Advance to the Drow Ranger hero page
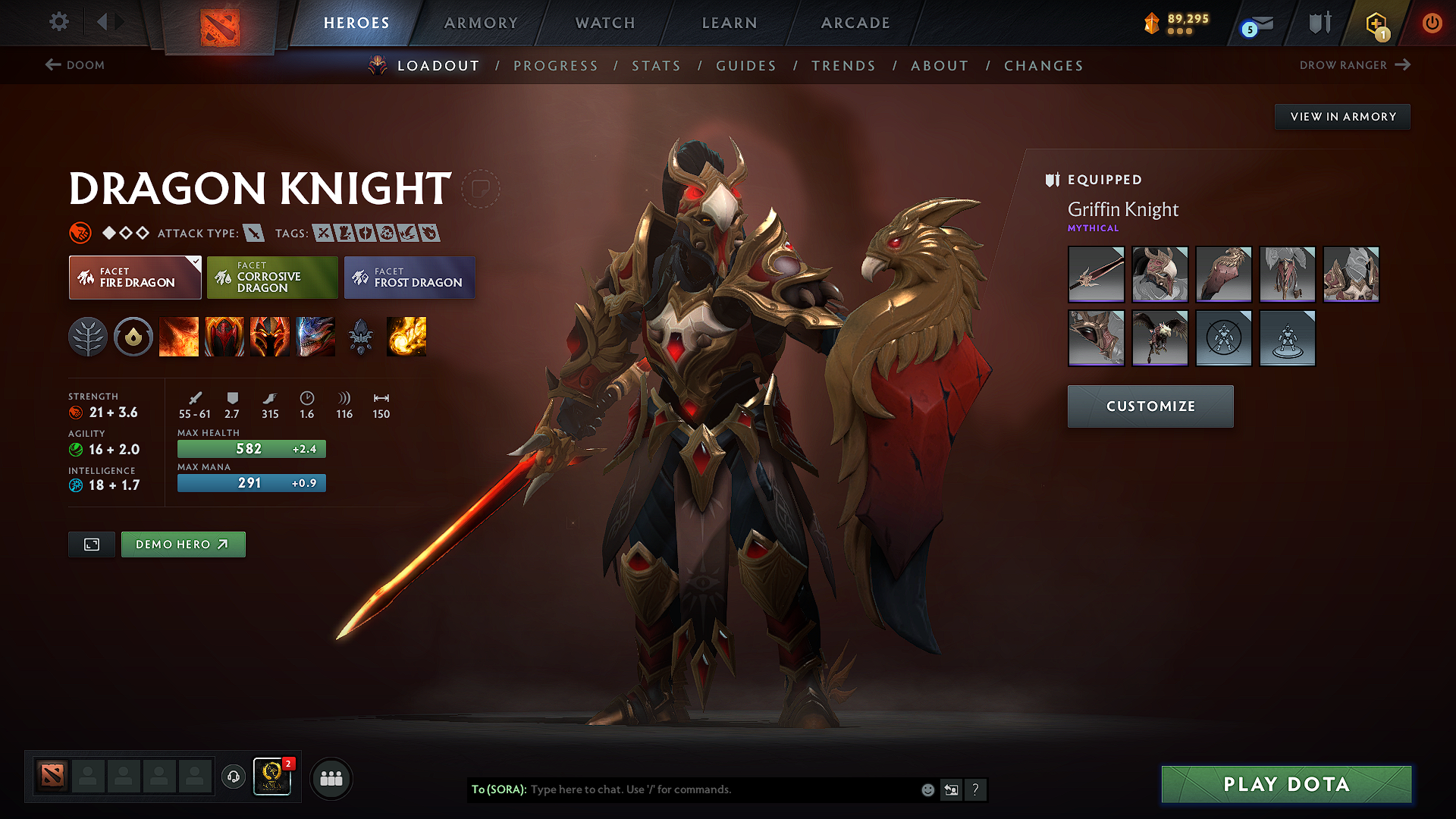This screenshot has height=819, width=1456. 1355,65
